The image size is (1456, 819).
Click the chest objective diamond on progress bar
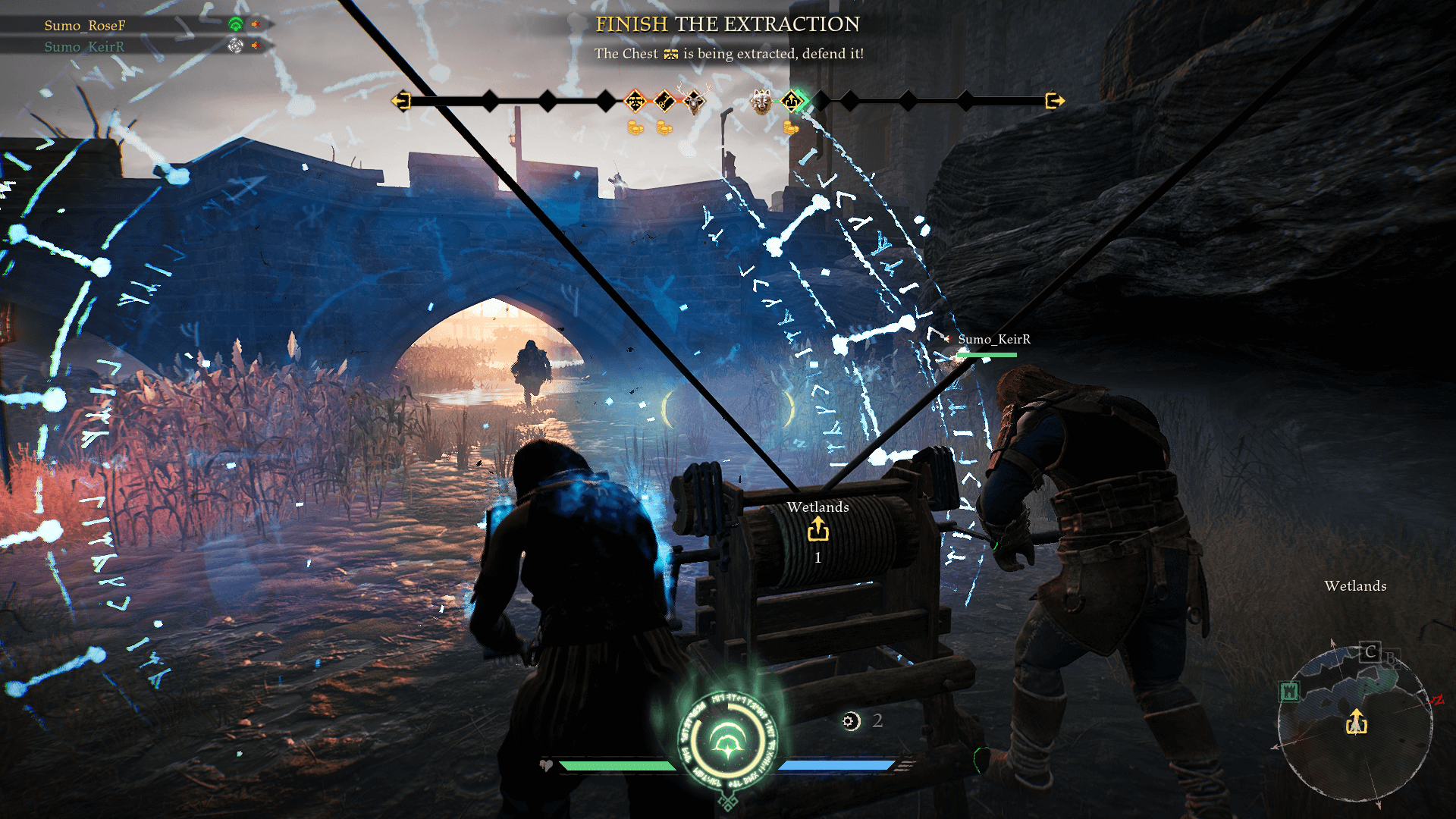coord(635,101)
